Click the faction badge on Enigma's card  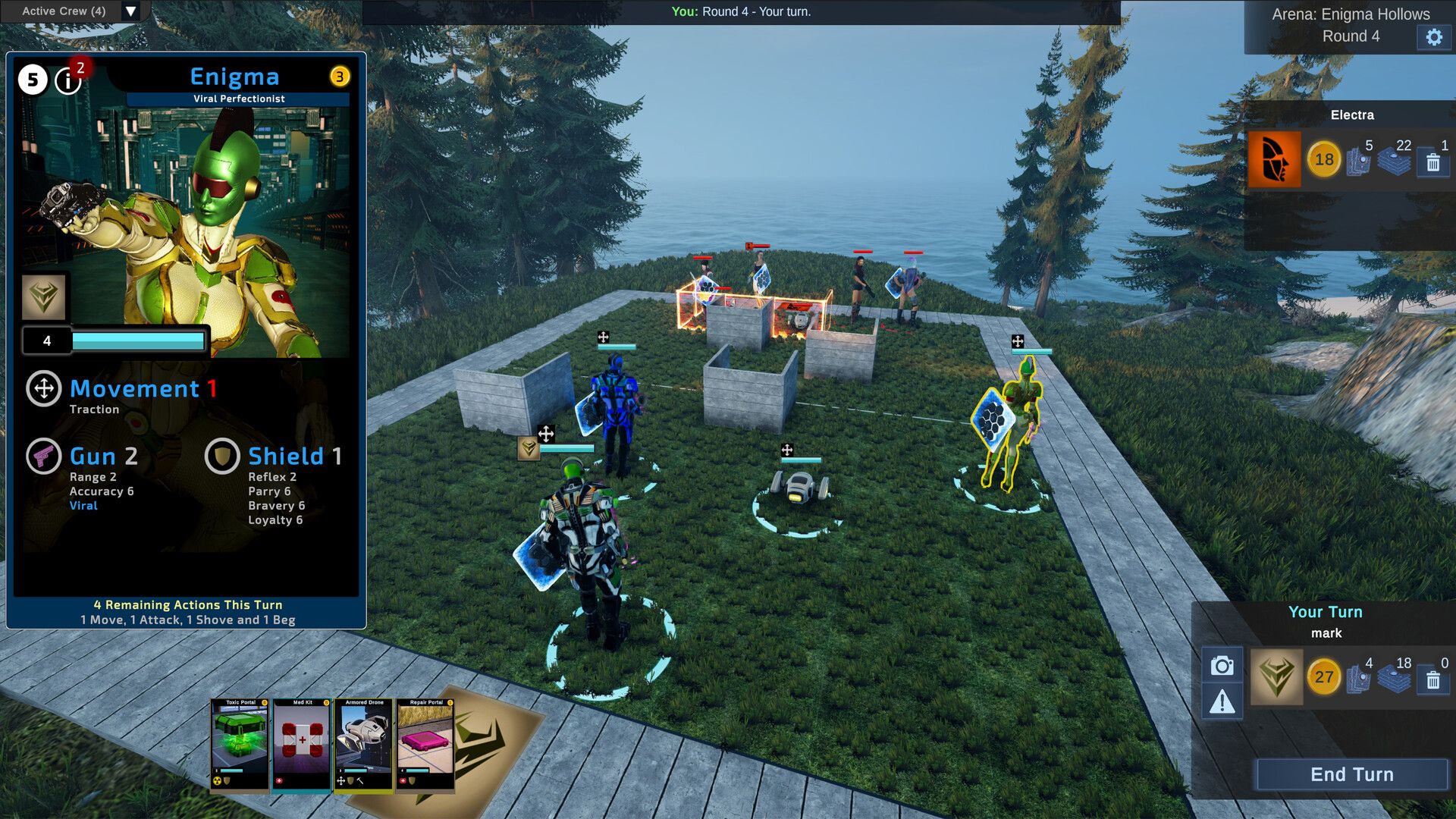coord(43,296)
